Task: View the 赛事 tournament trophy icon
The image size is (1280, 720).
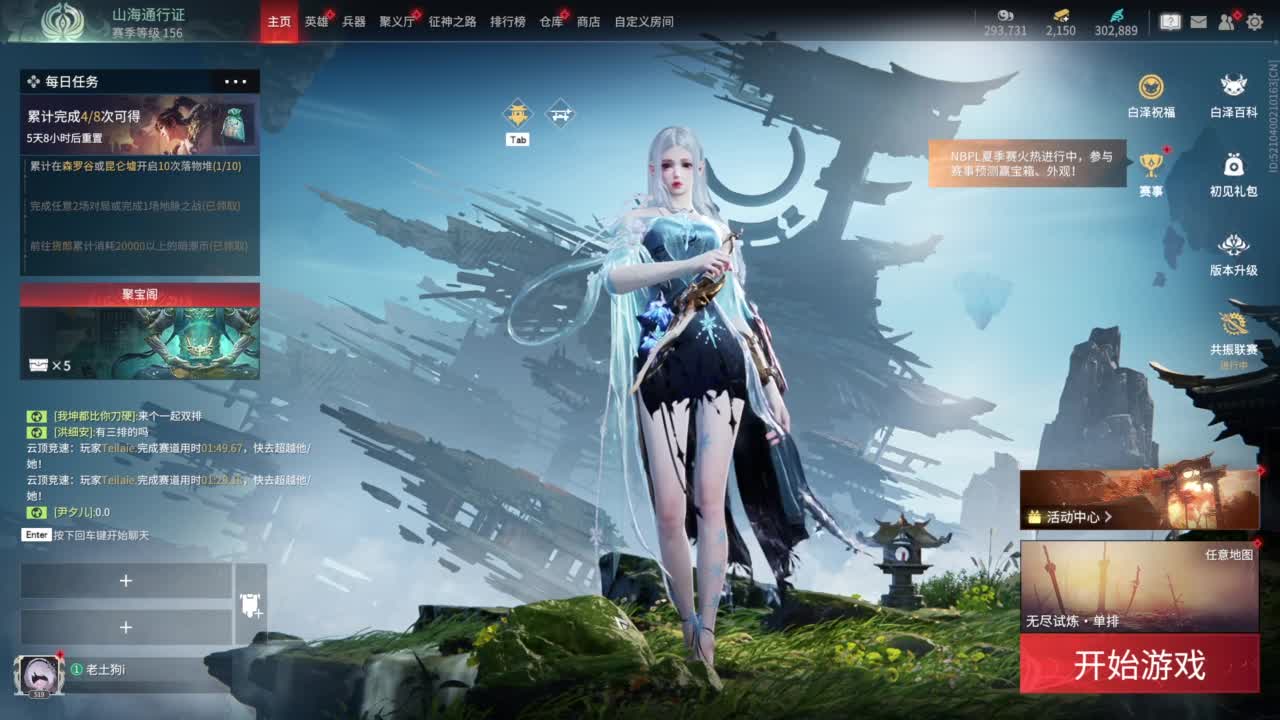Action: [x=1151, y=173]
